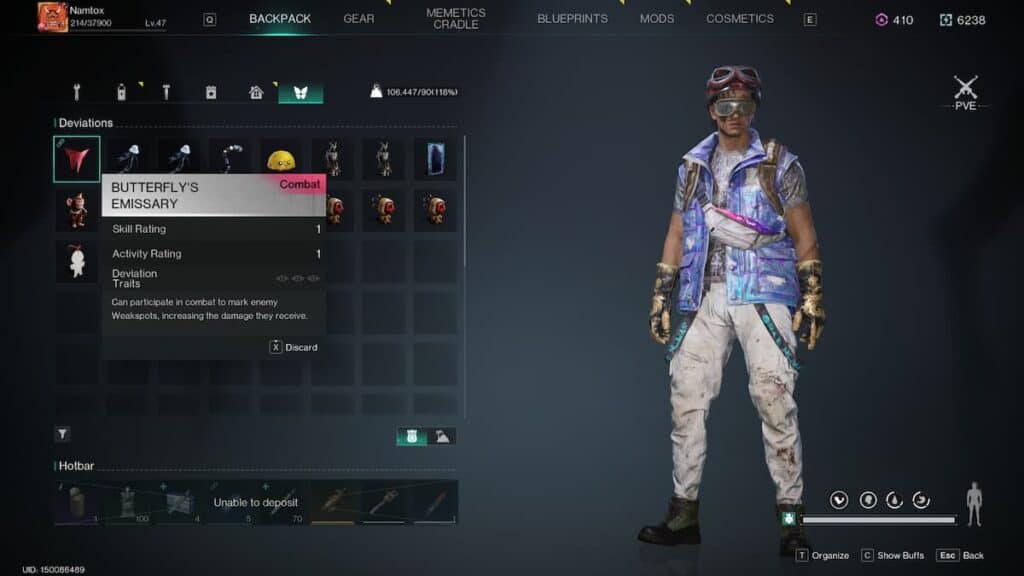Choose the blue portal door deviation

coord(435,159)
